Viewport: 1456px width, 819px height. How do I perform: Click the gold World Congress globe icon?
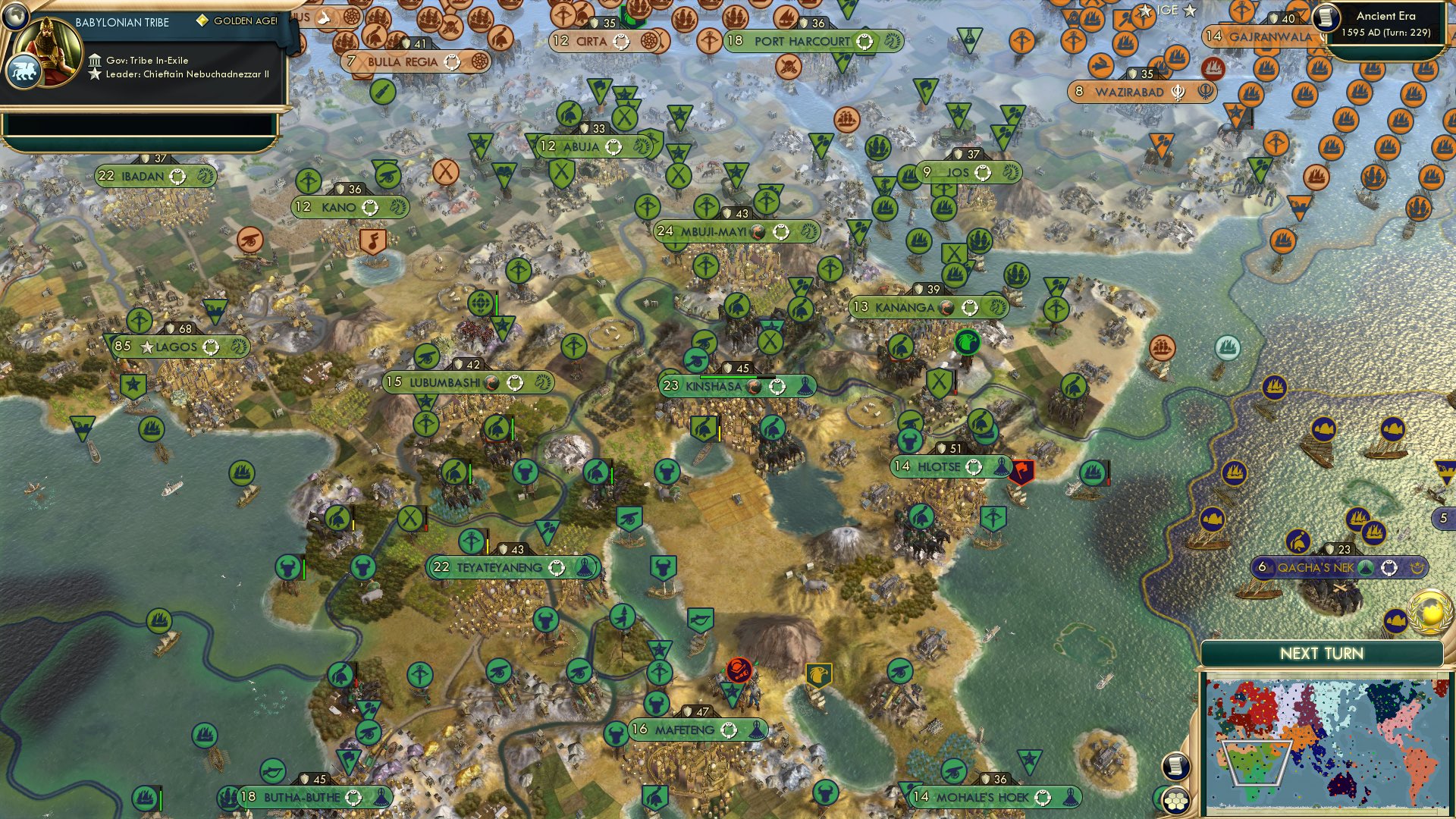(x=1430, y=614)
